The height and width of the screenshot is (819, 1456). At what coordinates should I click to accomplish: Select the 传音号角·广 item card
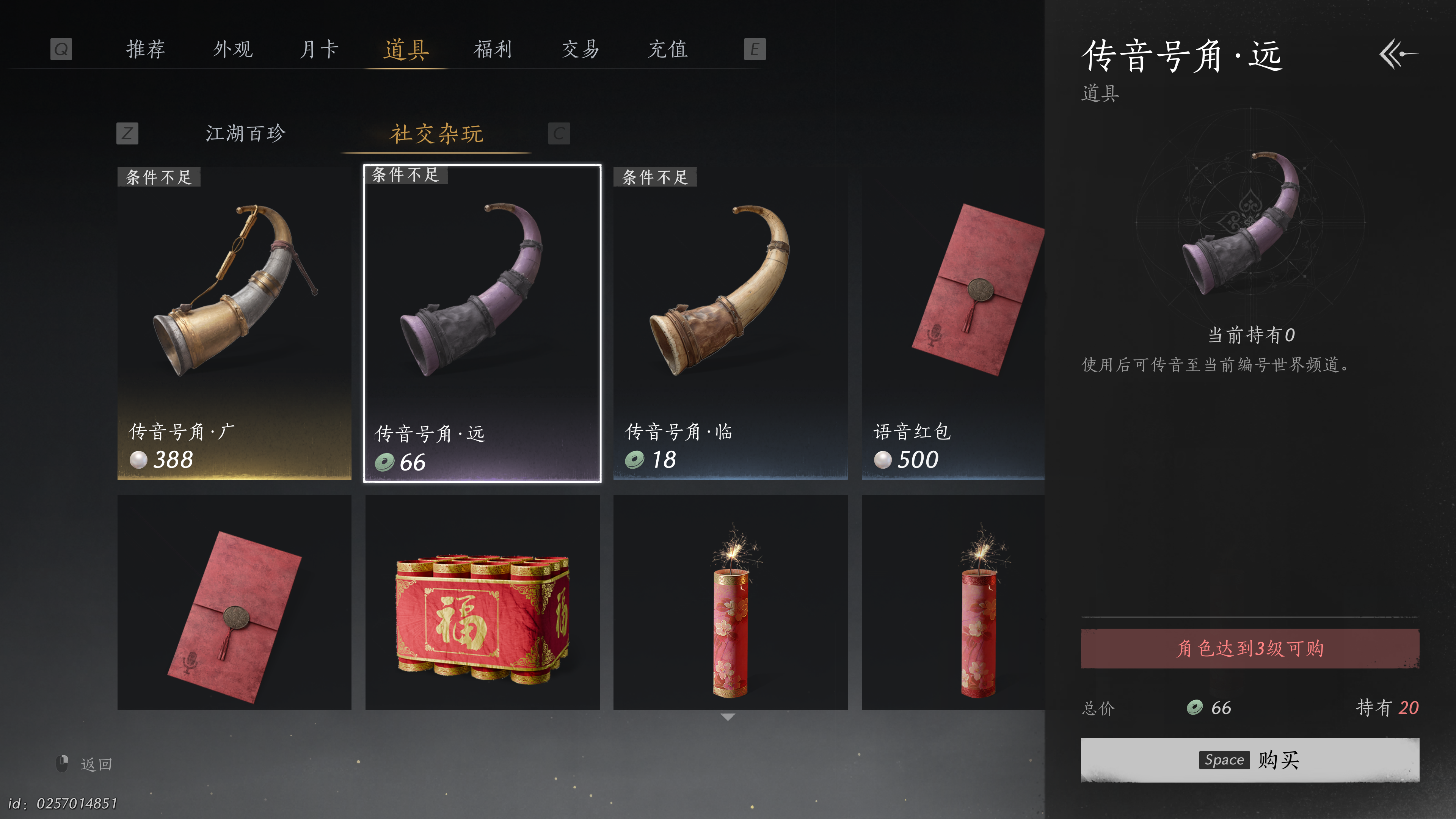[x=234, y=322]
